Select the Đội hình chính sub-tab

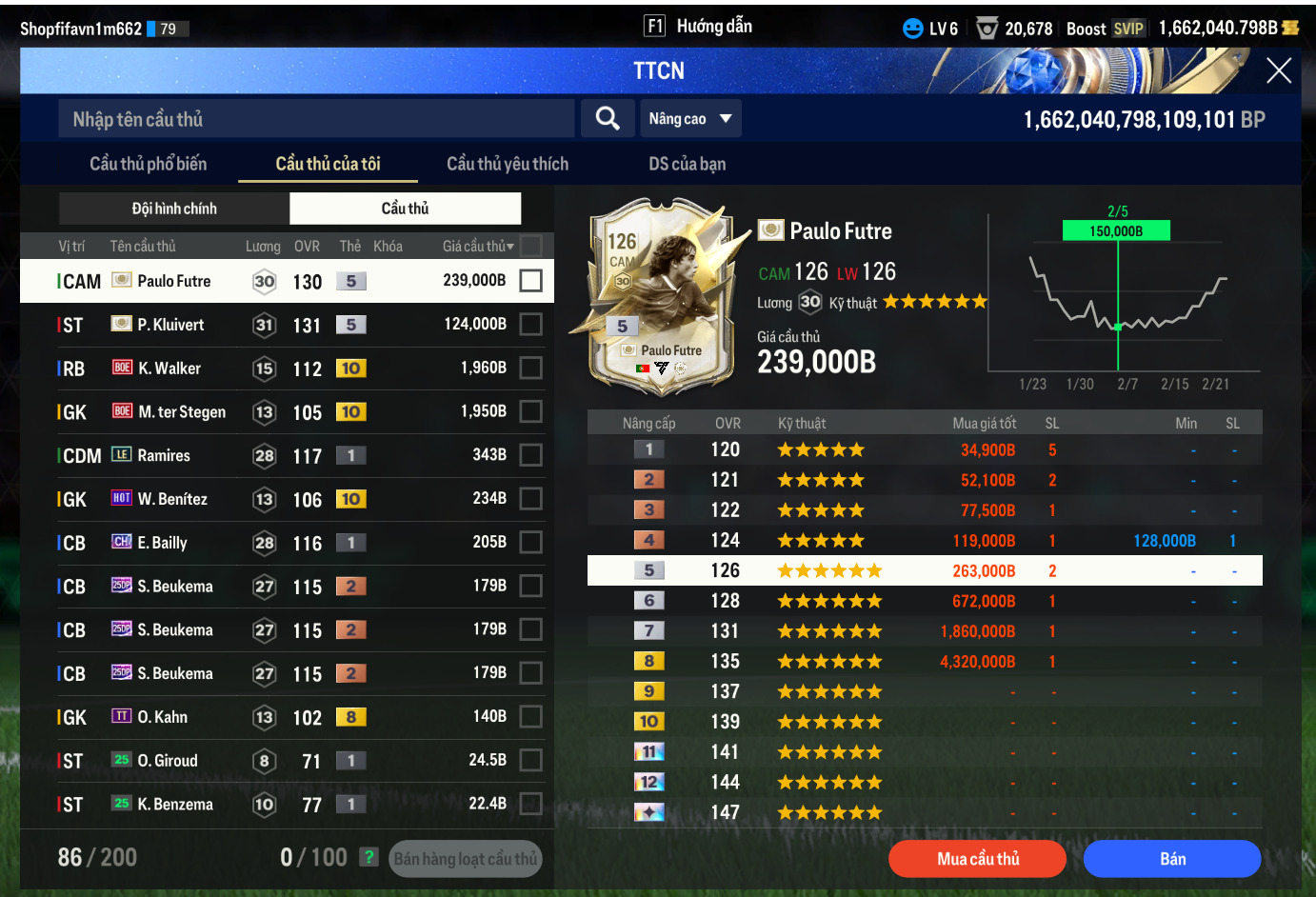(x=174, y=209)
